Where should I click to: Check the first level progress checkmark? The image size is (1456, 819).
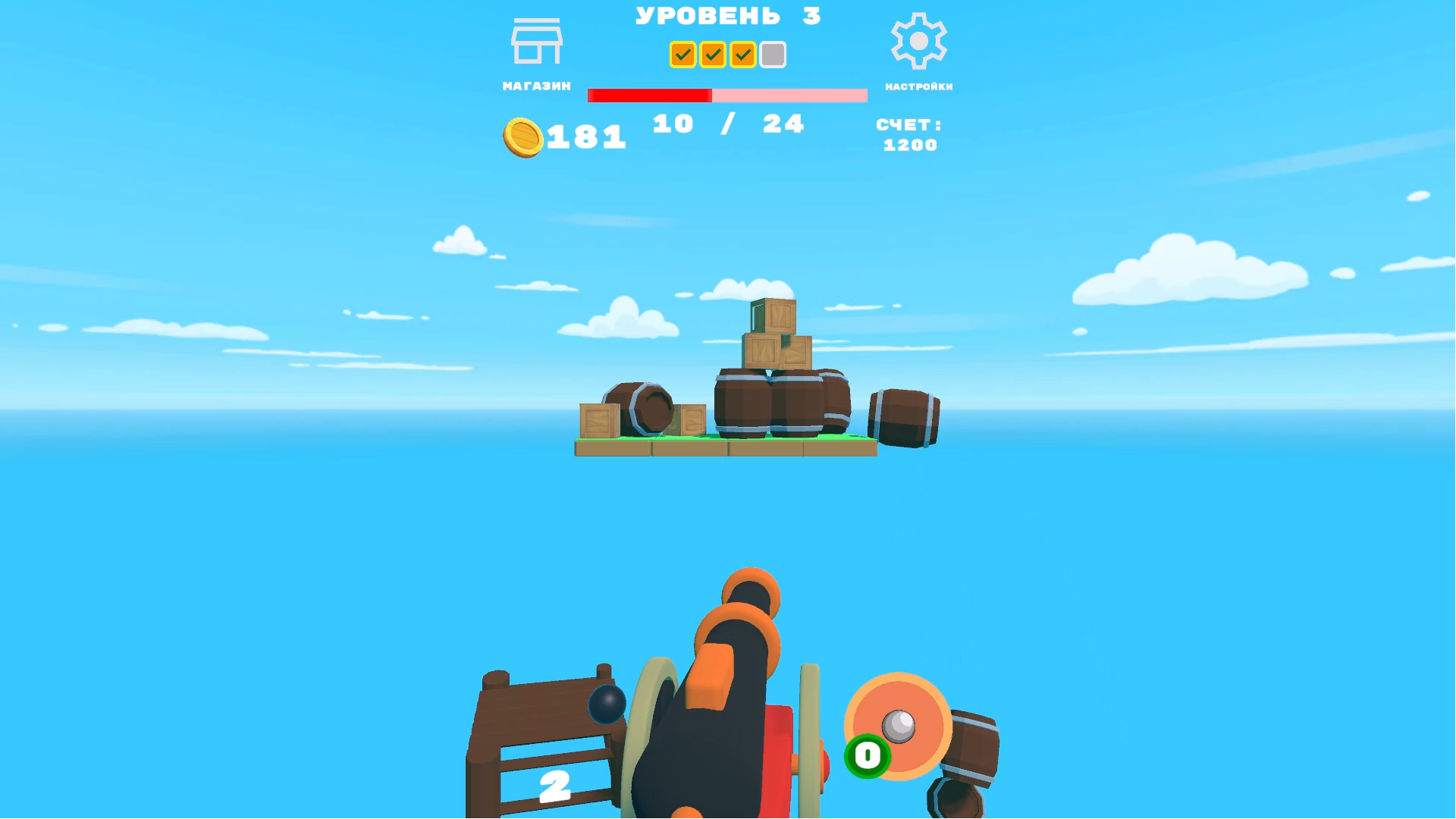tap(682, 54)
